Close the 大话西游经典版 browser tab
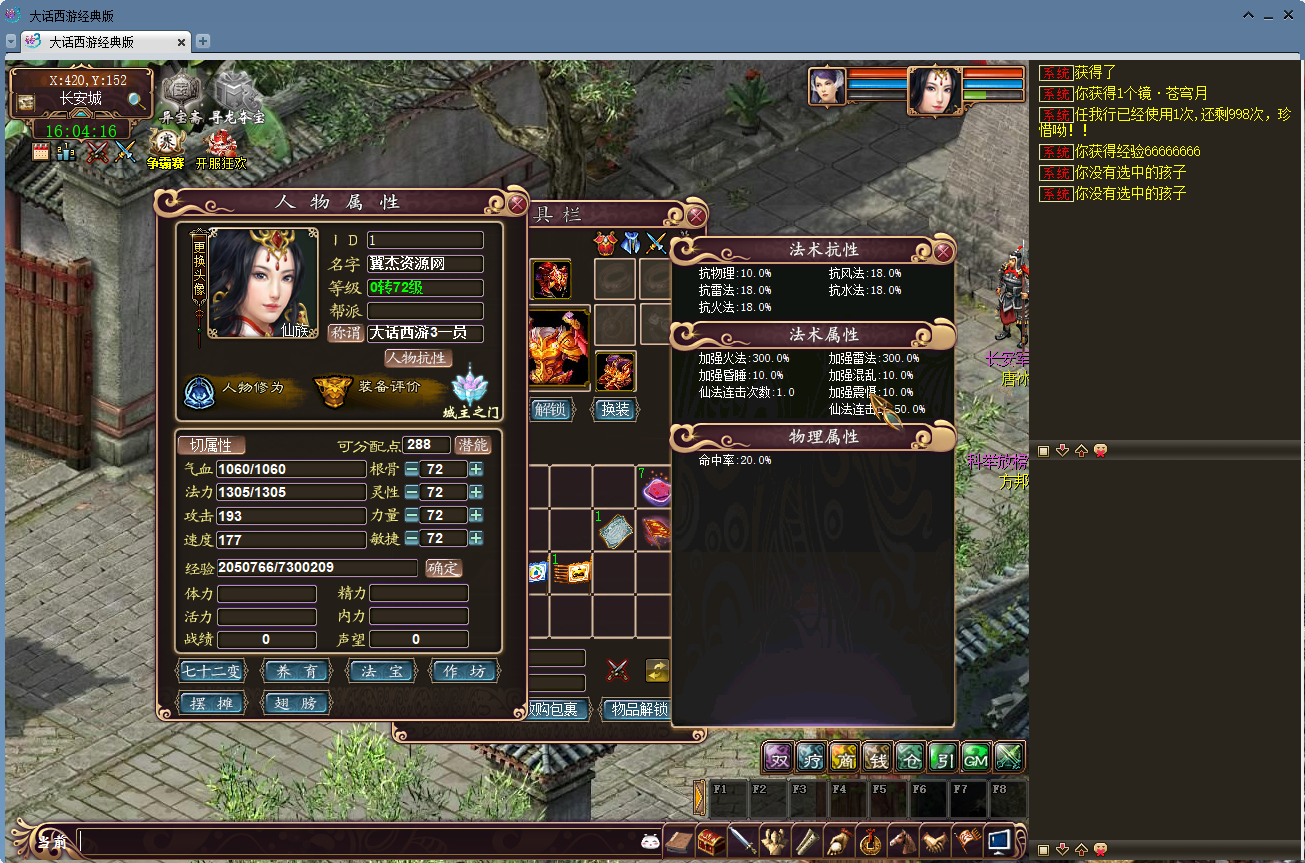 (x=182, y=42)
